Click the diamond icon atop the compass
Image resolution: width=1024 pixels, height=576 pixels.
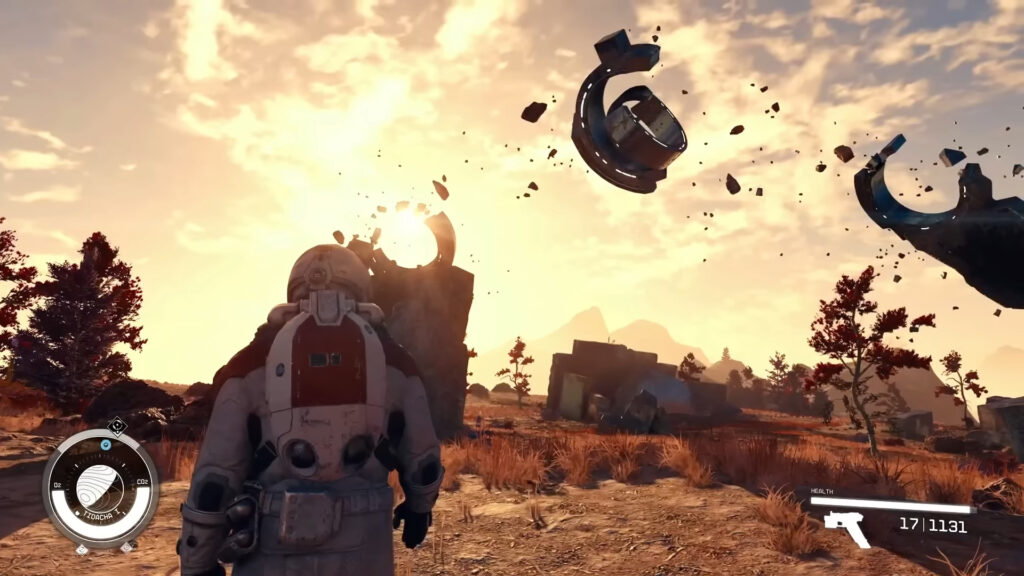tap(116, 424)
